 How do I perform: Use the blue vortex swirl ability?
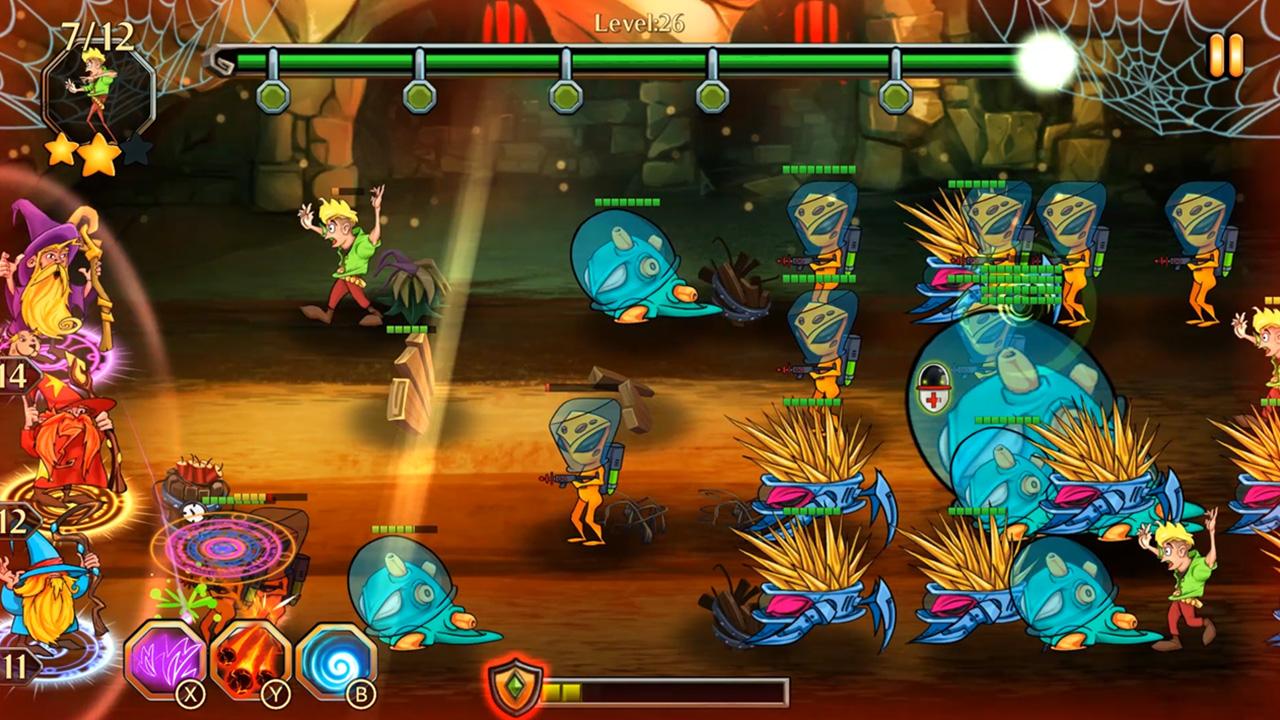pos(336,659)
